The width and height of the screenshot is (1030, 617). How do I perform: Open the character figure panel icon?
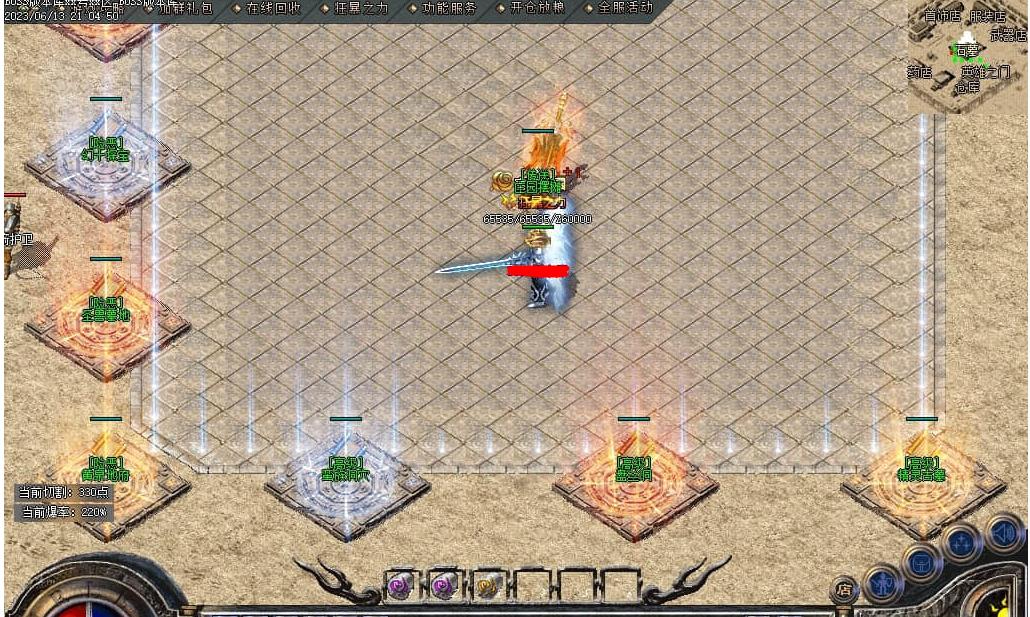[x=883, y=584]
